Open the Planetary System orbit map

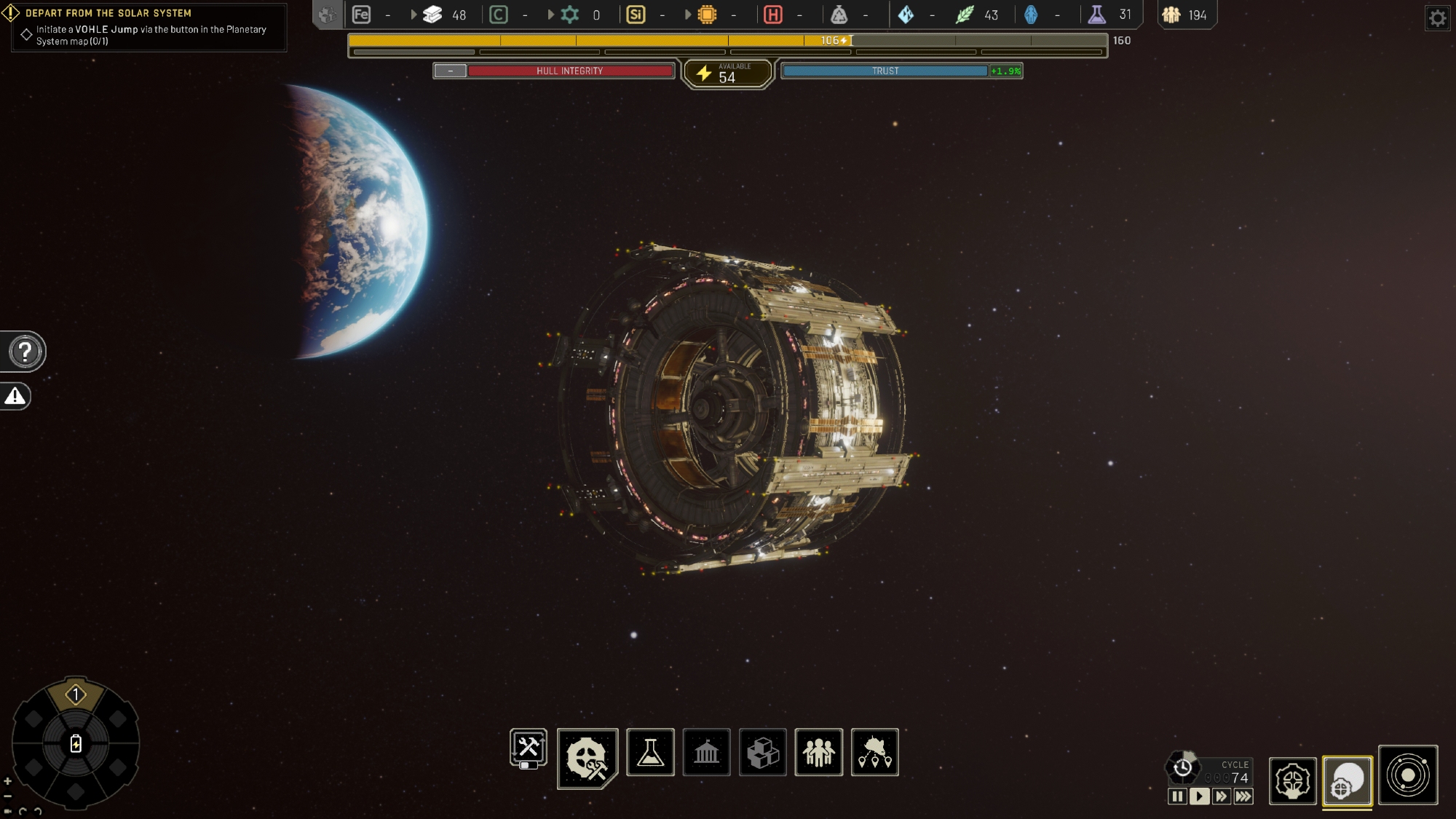point(1408,775)
